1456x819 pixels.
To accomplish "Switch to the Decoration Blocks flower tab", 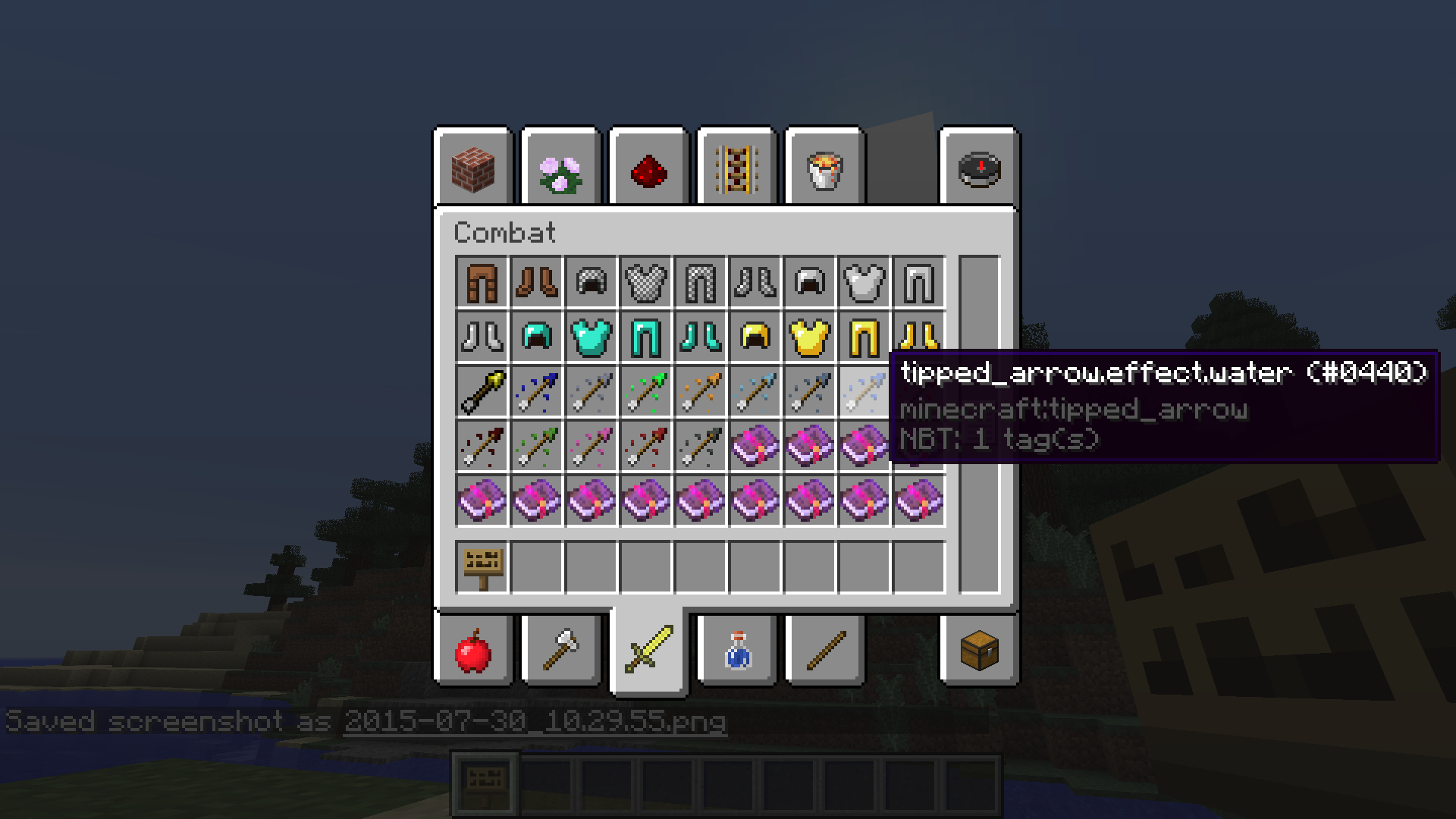I will tap(561, 168).
